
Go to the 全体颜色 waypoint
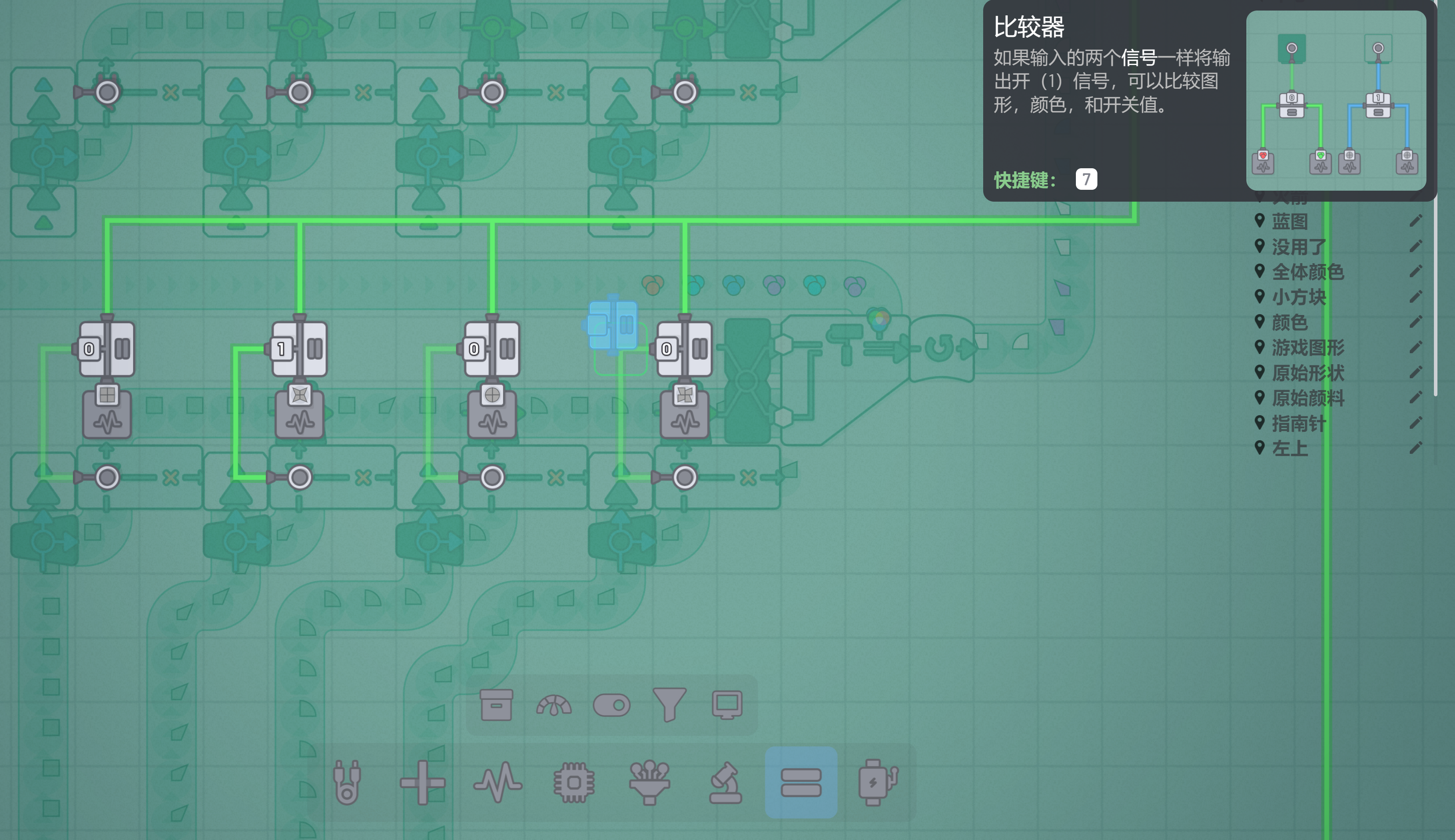tap(1308, 272)
